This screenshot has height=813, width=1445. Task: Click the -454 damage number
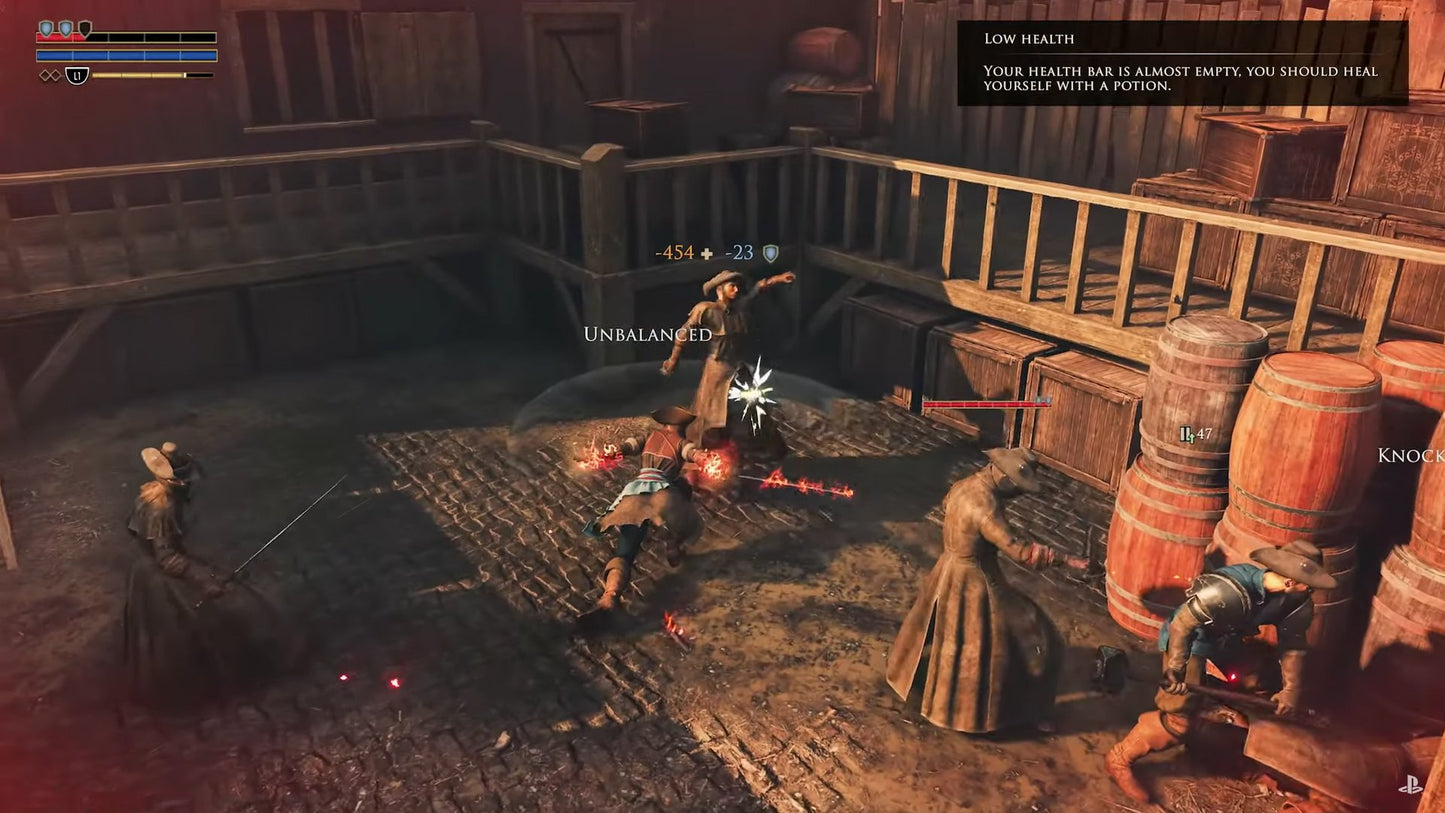pyautogui.click(x=674, y=252)
